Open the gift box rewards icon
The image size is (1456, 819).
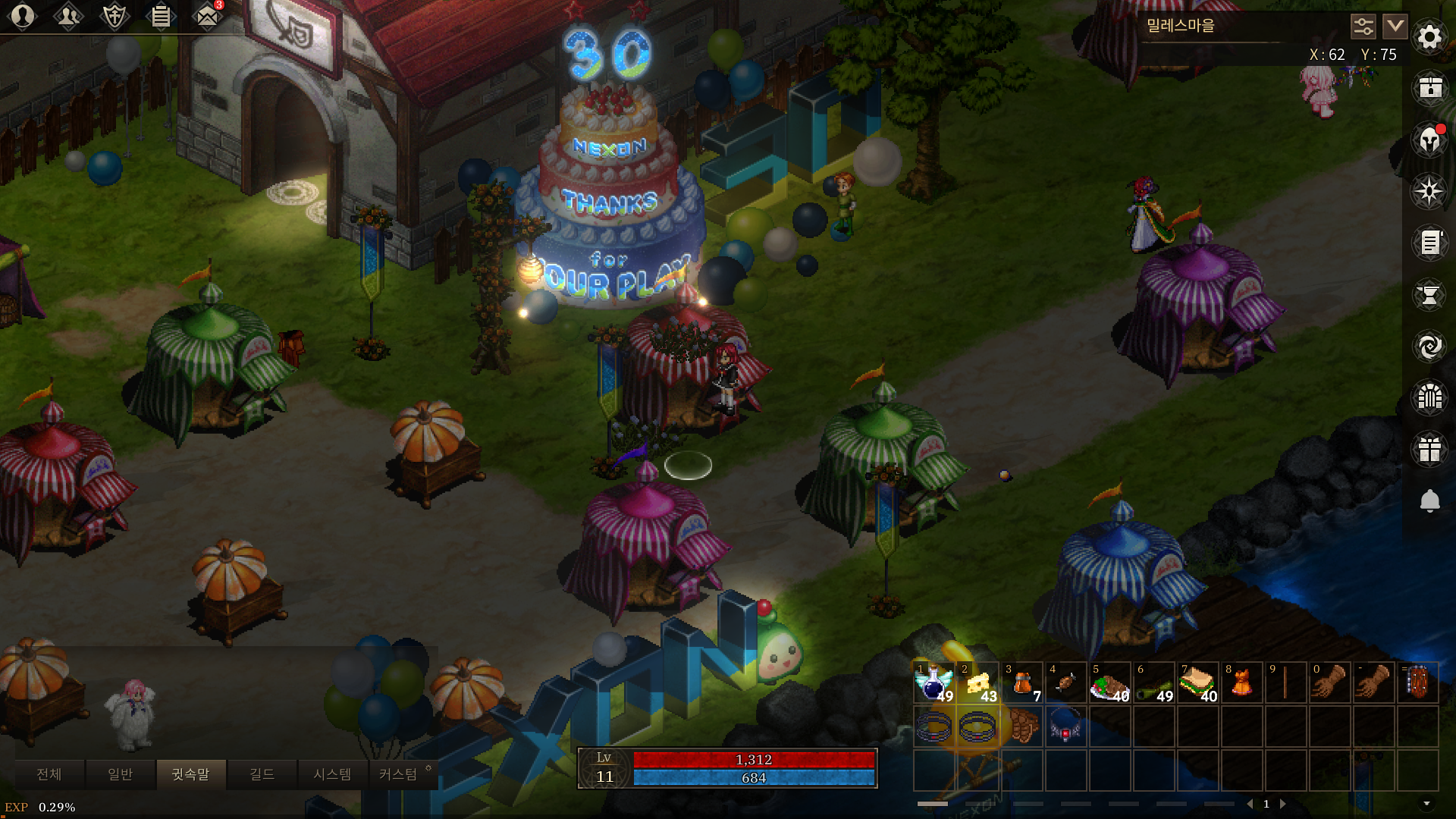click(1429, 449)
